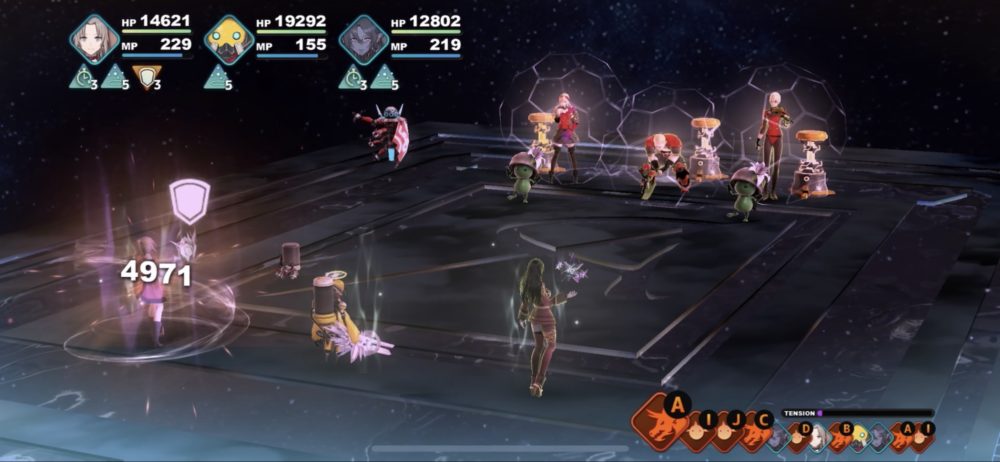Inspect the orange shield status icon
This screenshot has width=1000, height=462.
click(147, 77)
